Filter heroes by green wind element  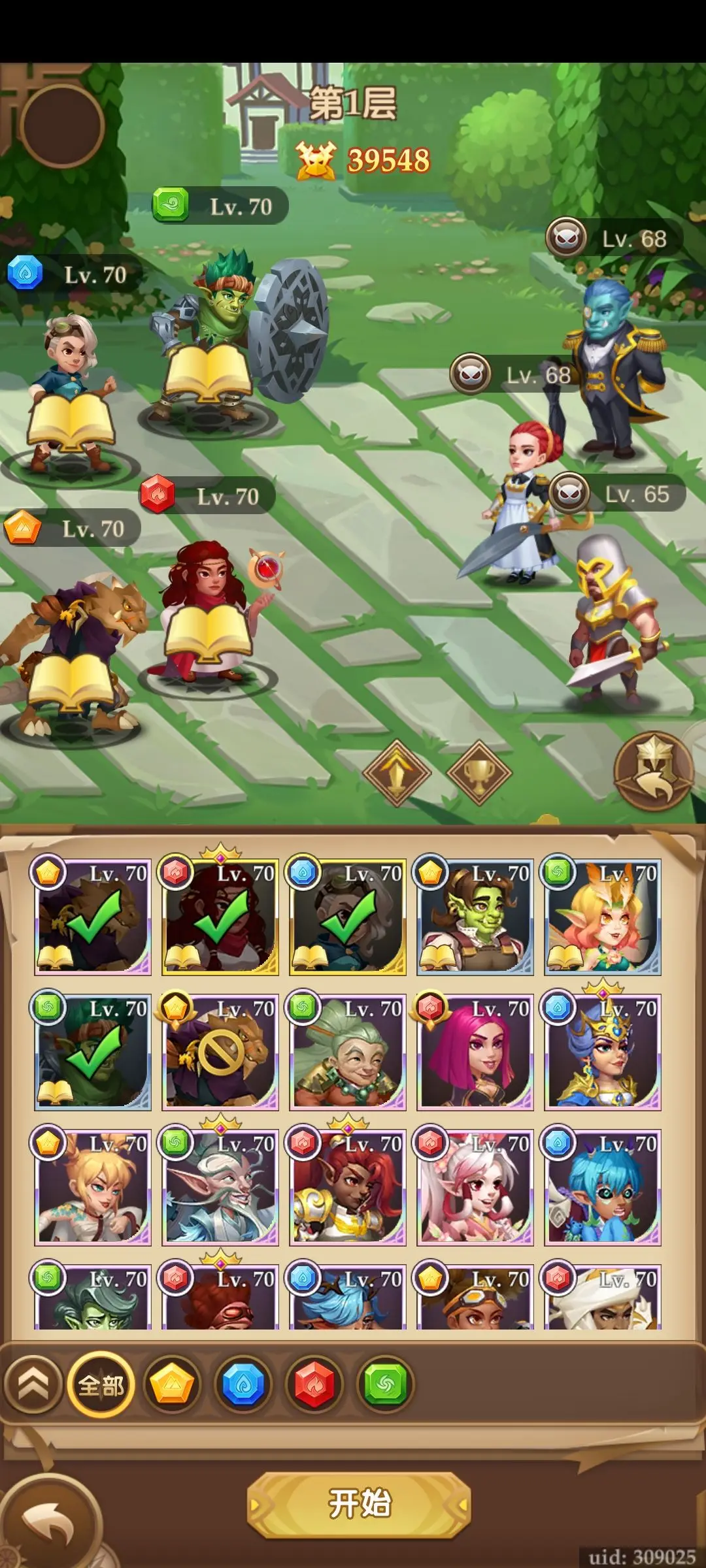point(386,1384)
